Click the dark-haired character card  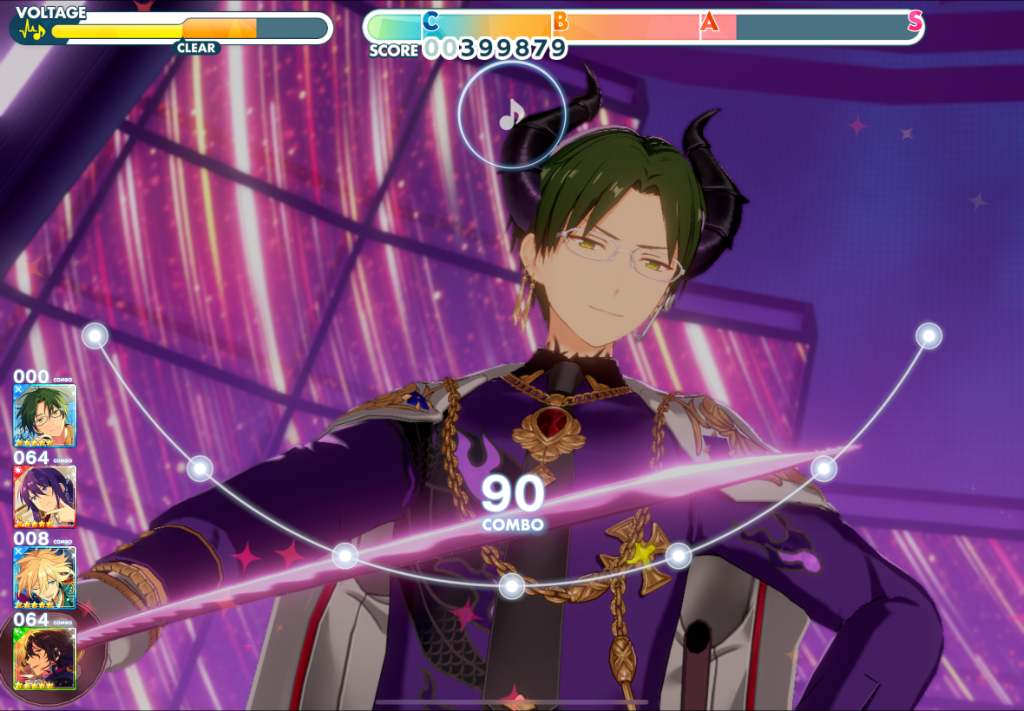pyautogui.click(x=44, y=657)
